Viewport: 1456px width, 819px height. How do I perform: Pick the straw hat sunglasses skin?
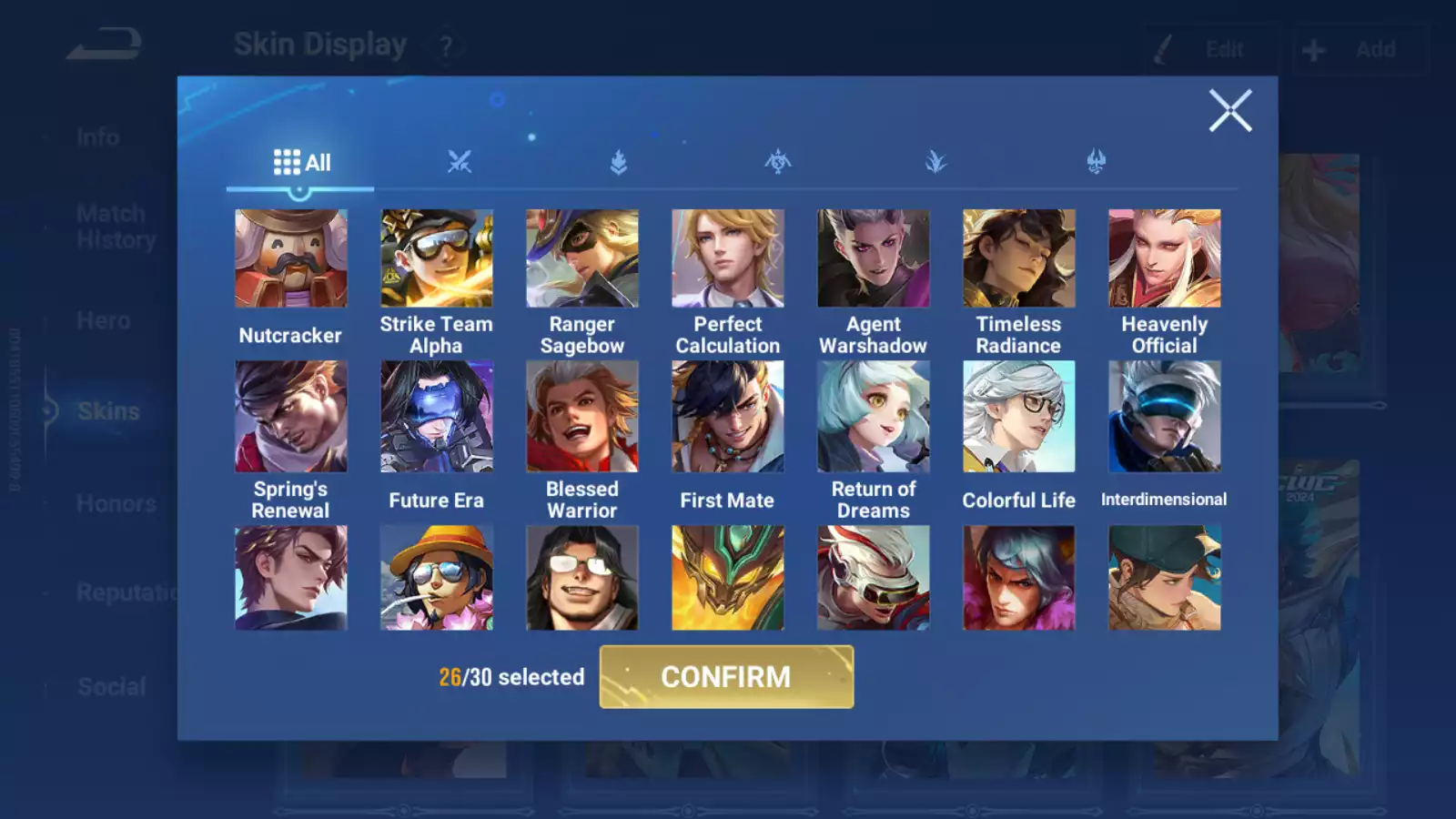437,578
